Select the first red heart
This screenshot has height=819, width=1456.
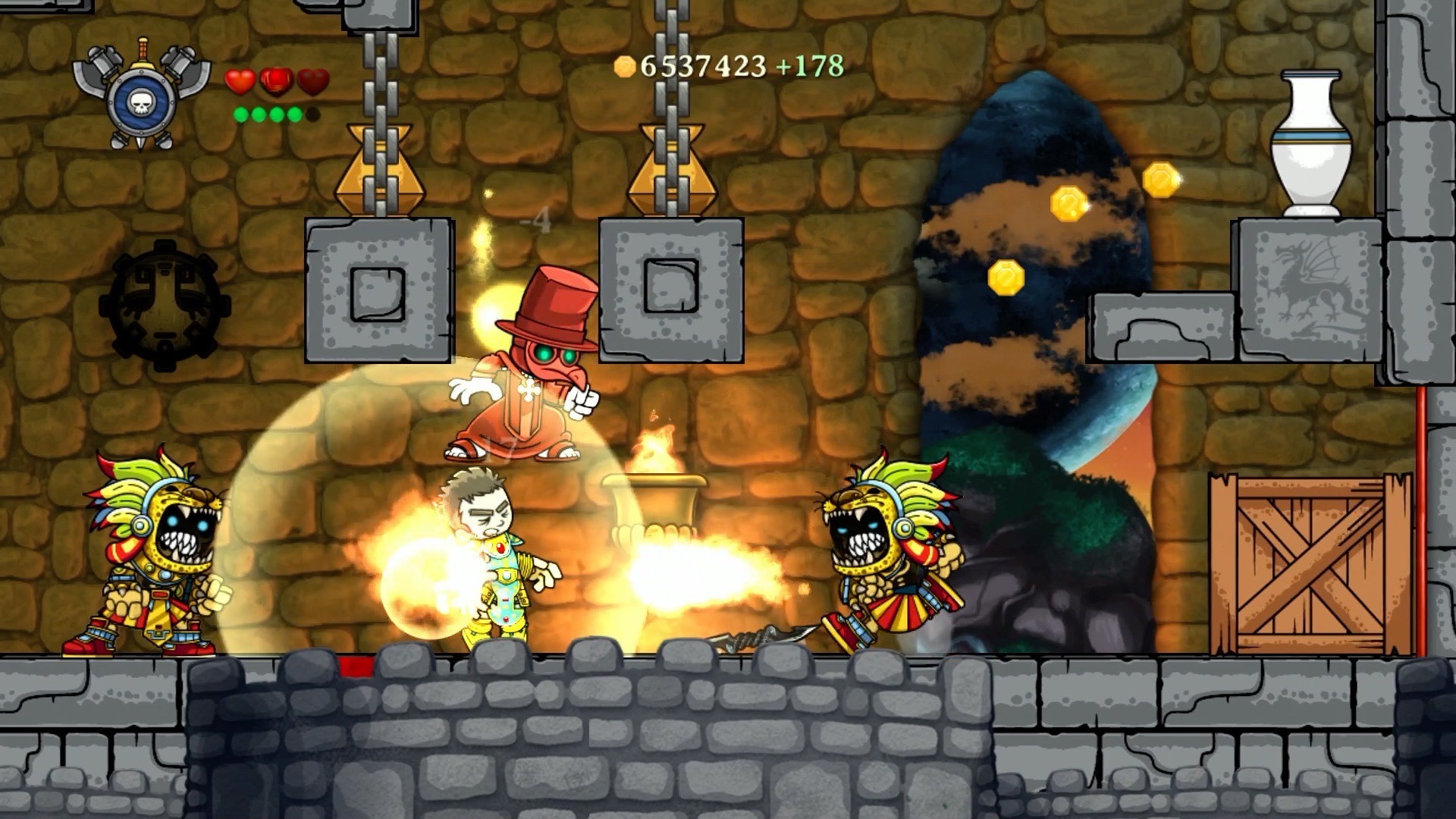tap(240, 81)
